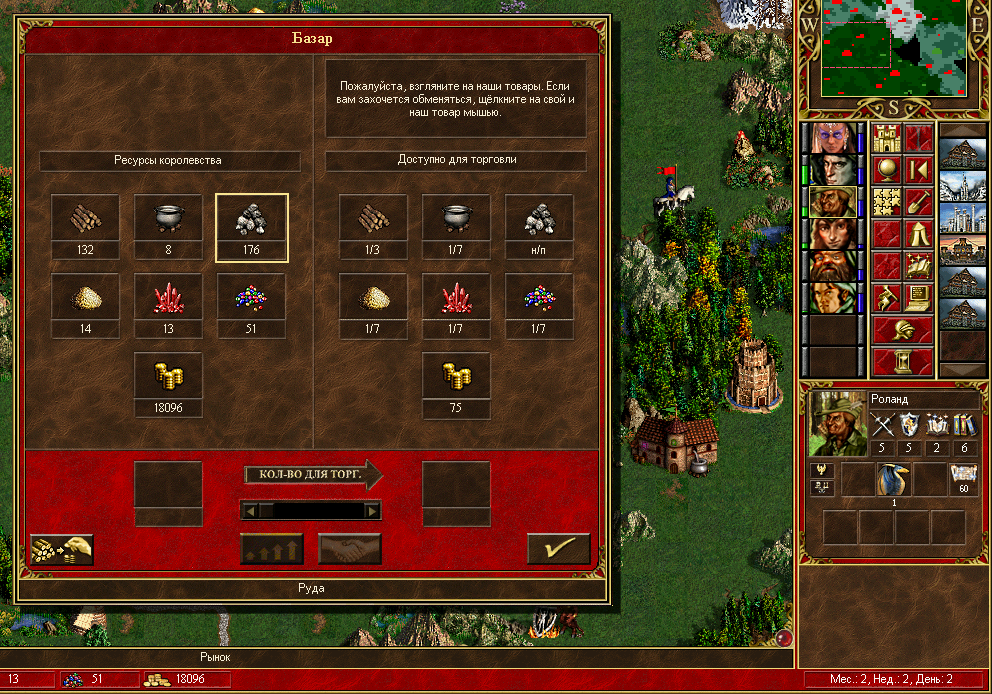992x694 pixels.
Task: Click the handshake trade button
Action: click(349, 549)
